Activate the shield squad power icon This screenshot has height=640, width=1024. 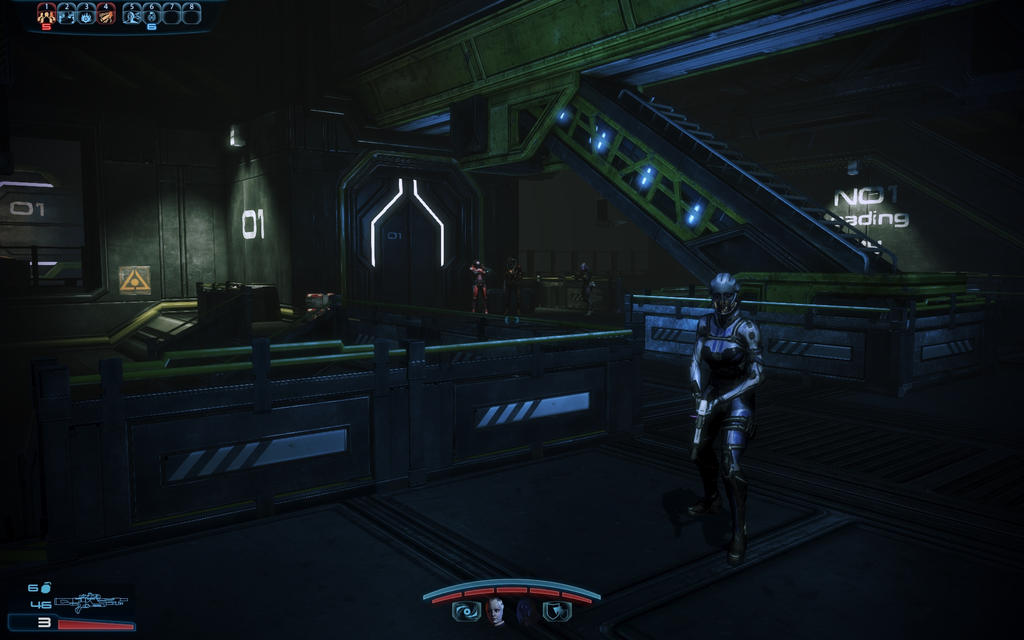coord(555,610)
